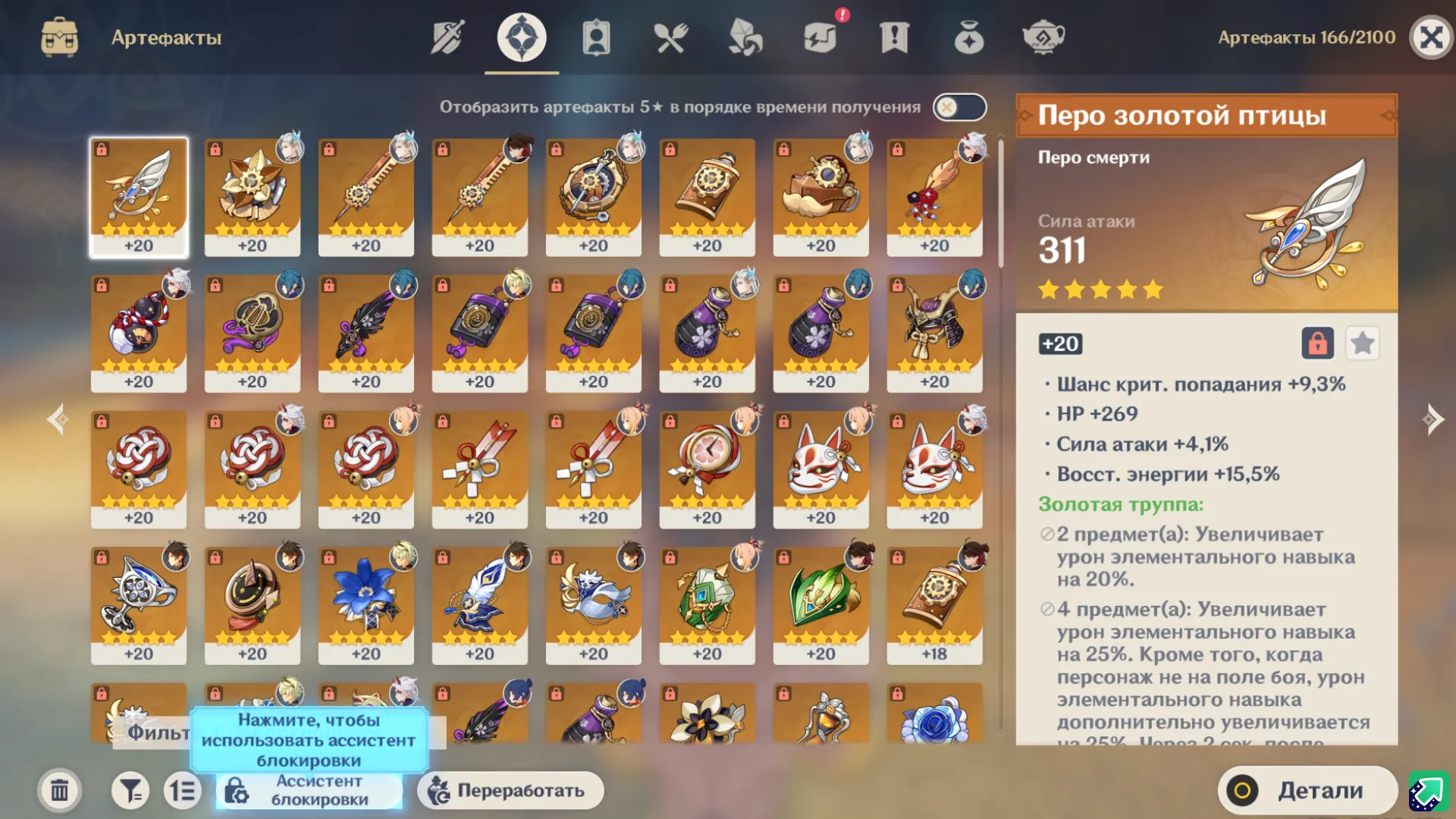Viewport: 1456px width, 819px height.
Task: Go to previous page with left arrow
Action: [x=58, y=419]
